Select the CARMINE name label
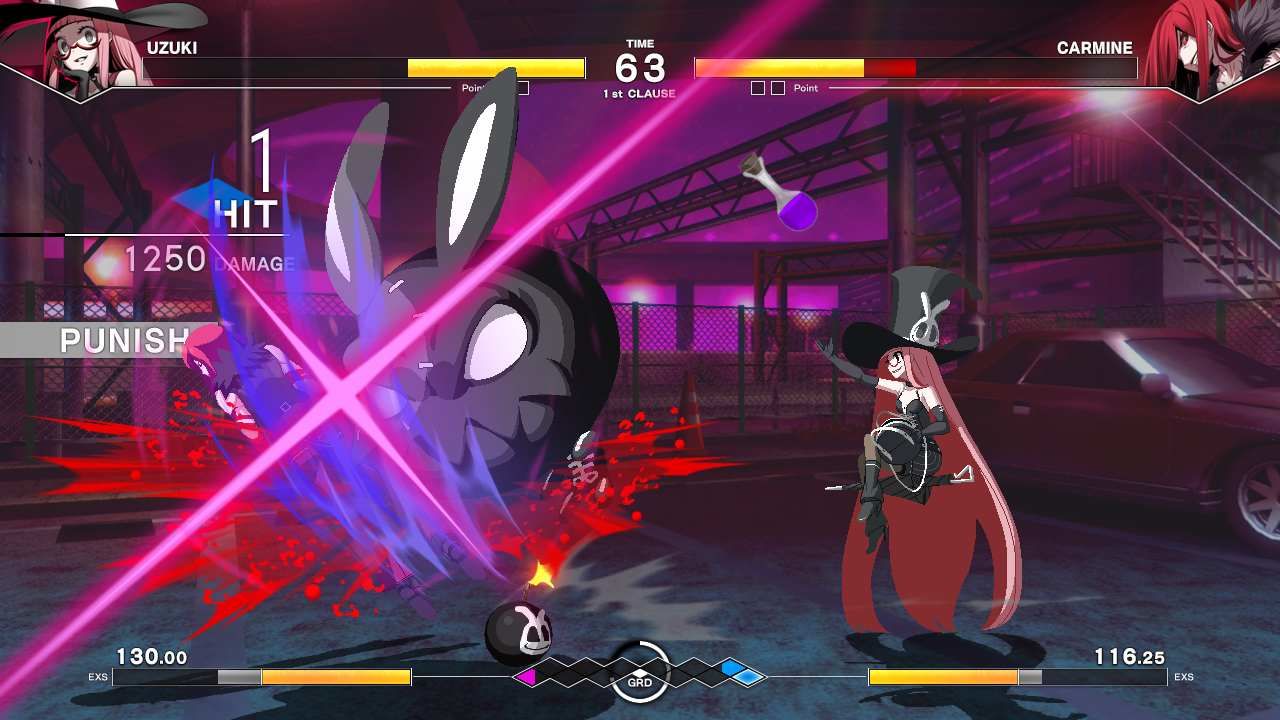Screen dimensions: 1280x720 click(1096, 47)
